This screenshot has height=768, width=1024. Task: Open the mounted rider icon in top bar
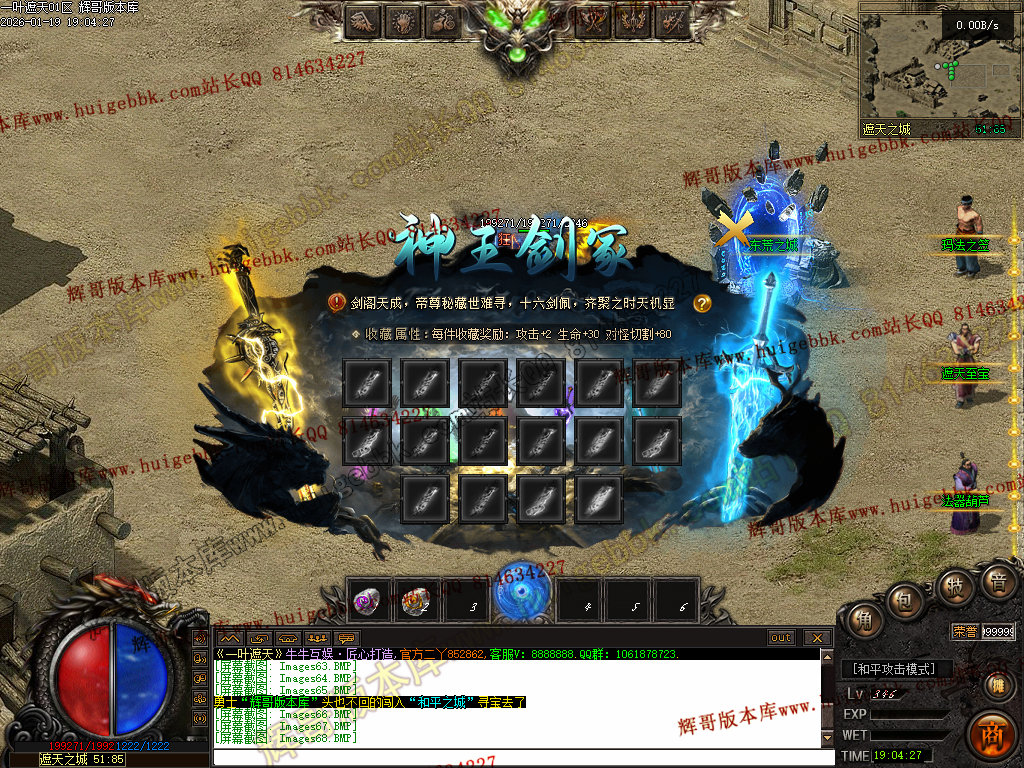point(443,20)
